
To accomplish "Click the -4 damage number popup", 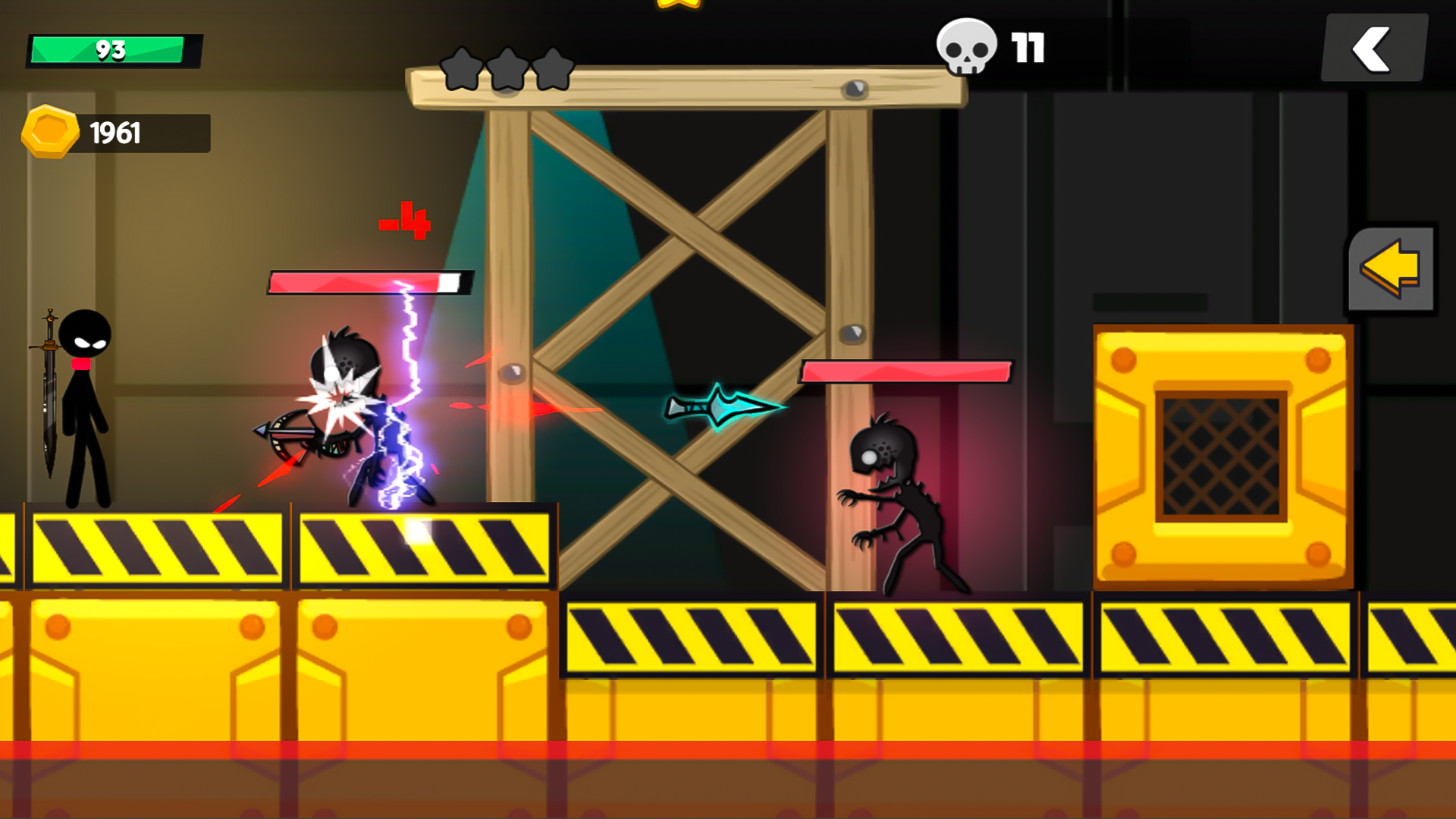I will (403, 221).
